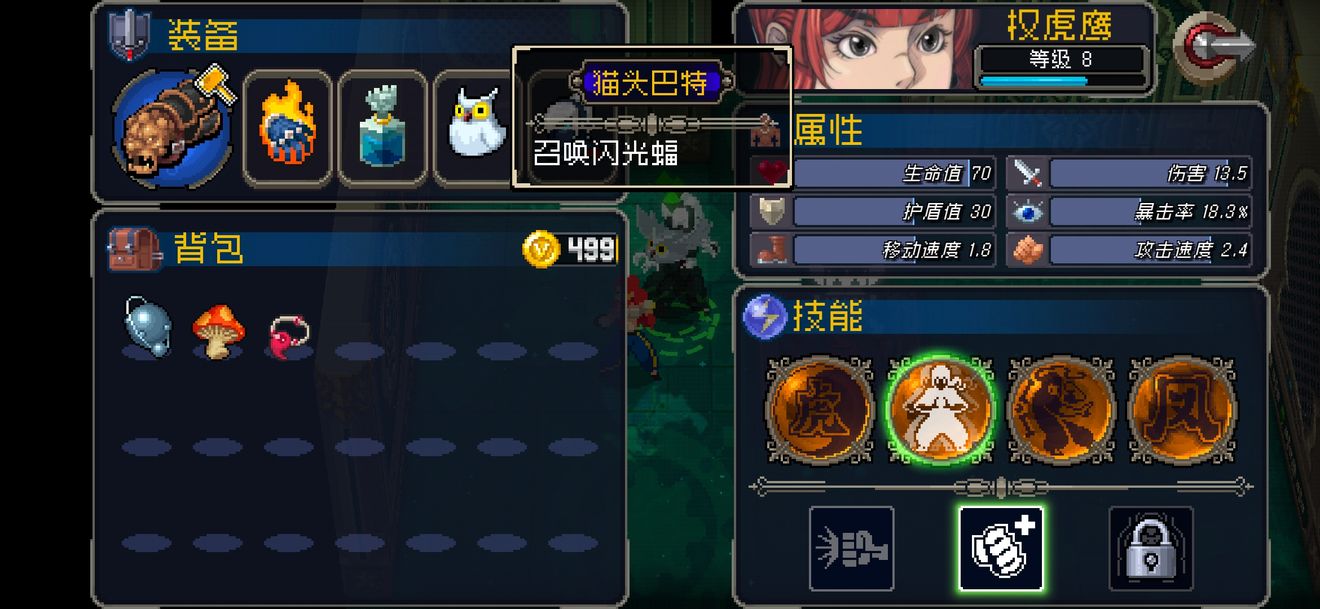The image size is (1320, 609).
Task: Click the white owl equipment slot
Action: 474,126
